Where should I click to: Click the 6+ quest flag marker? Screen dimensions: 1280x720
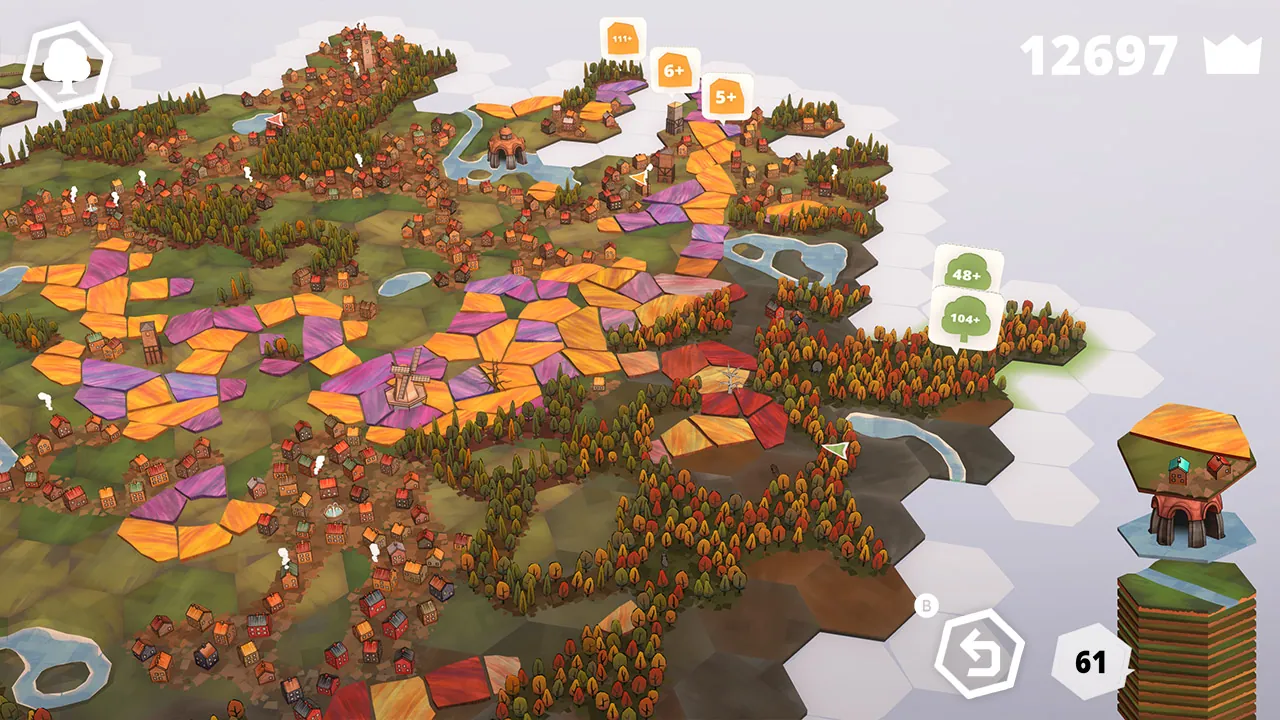point(675,70)
